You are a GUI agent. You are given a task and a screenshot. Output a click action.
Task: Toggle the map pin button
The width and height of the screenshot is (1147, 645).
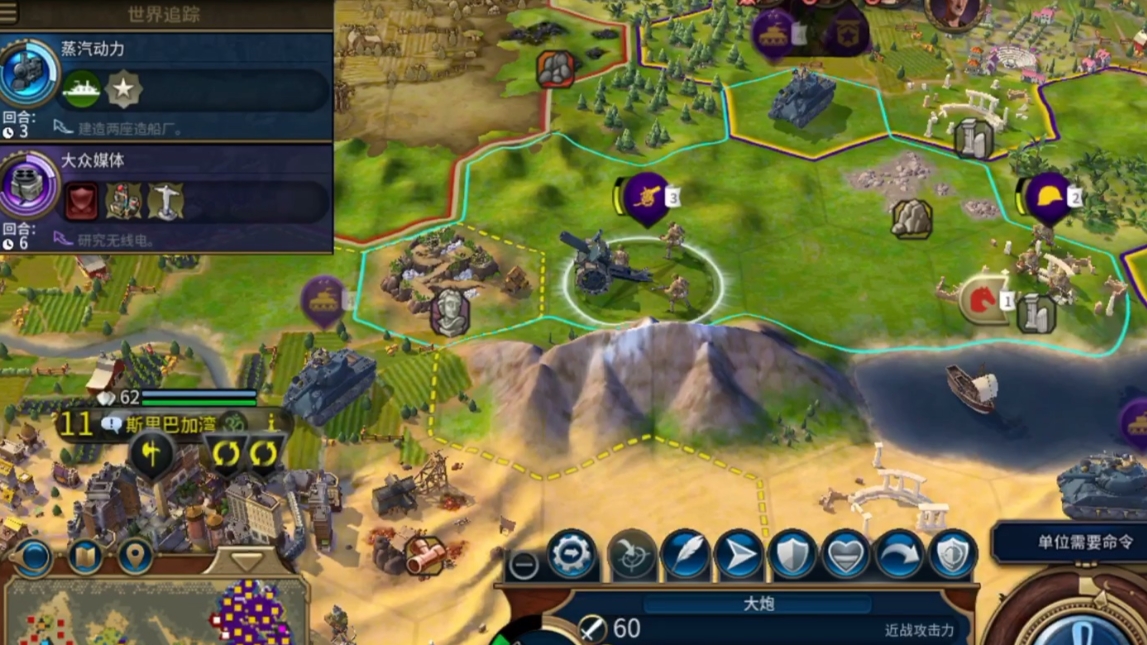[x=136, y=555]
